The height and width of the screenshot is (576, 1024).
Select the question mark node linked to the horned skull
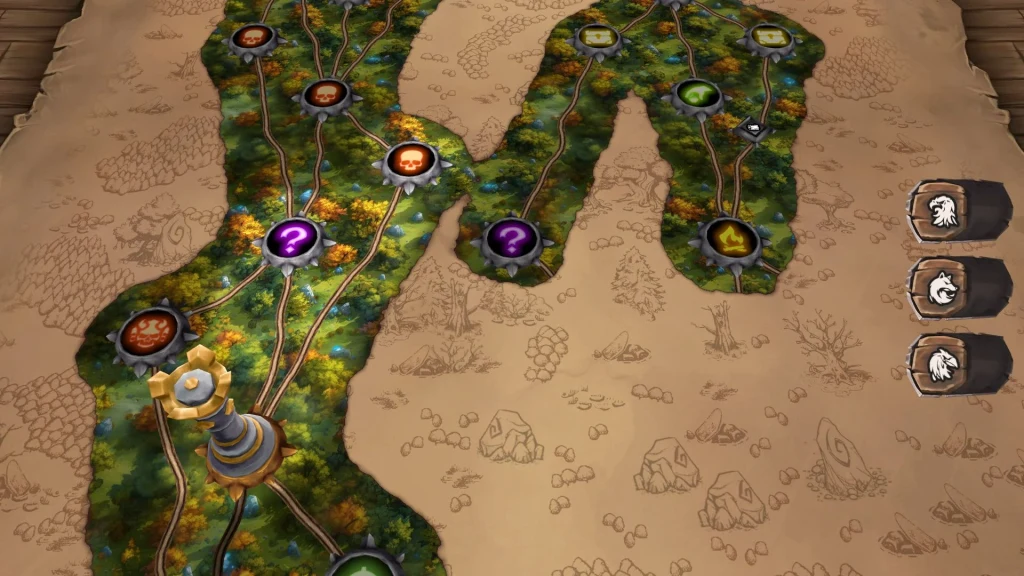click(291, 240)
